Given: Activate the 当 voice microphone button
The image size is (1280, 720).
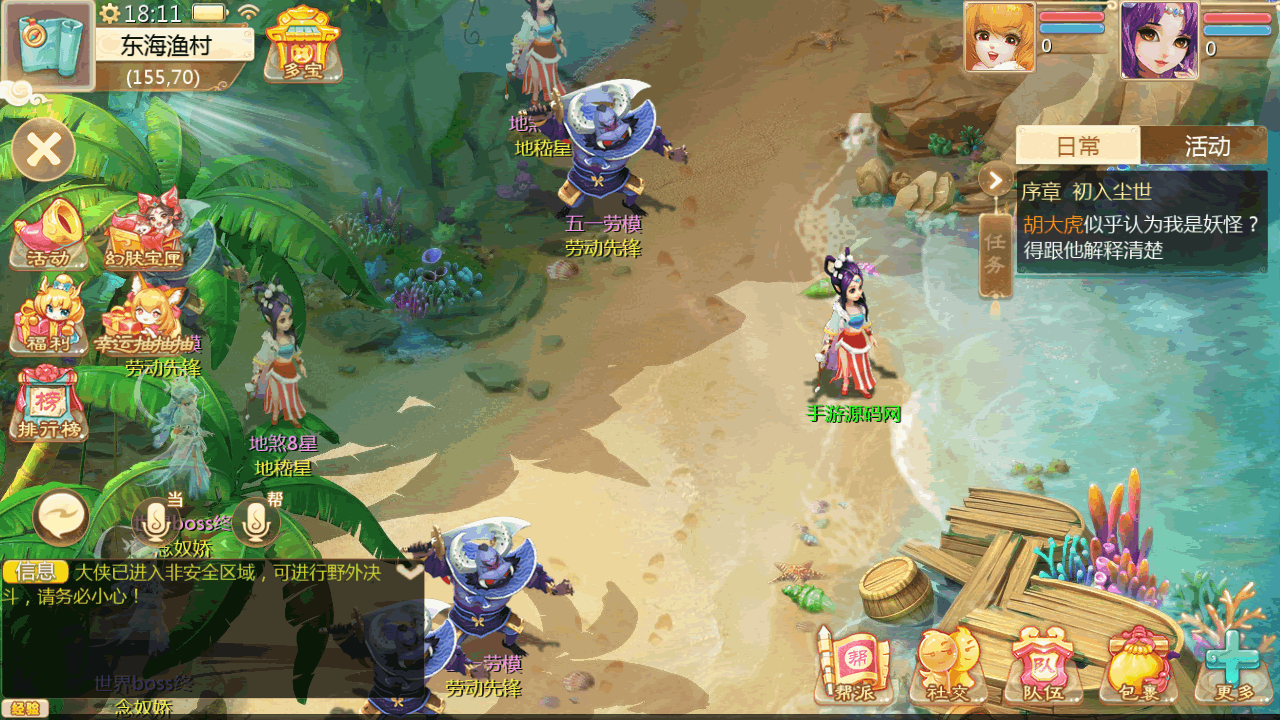Looking at the screenshot, I should (x=155, y=520).
